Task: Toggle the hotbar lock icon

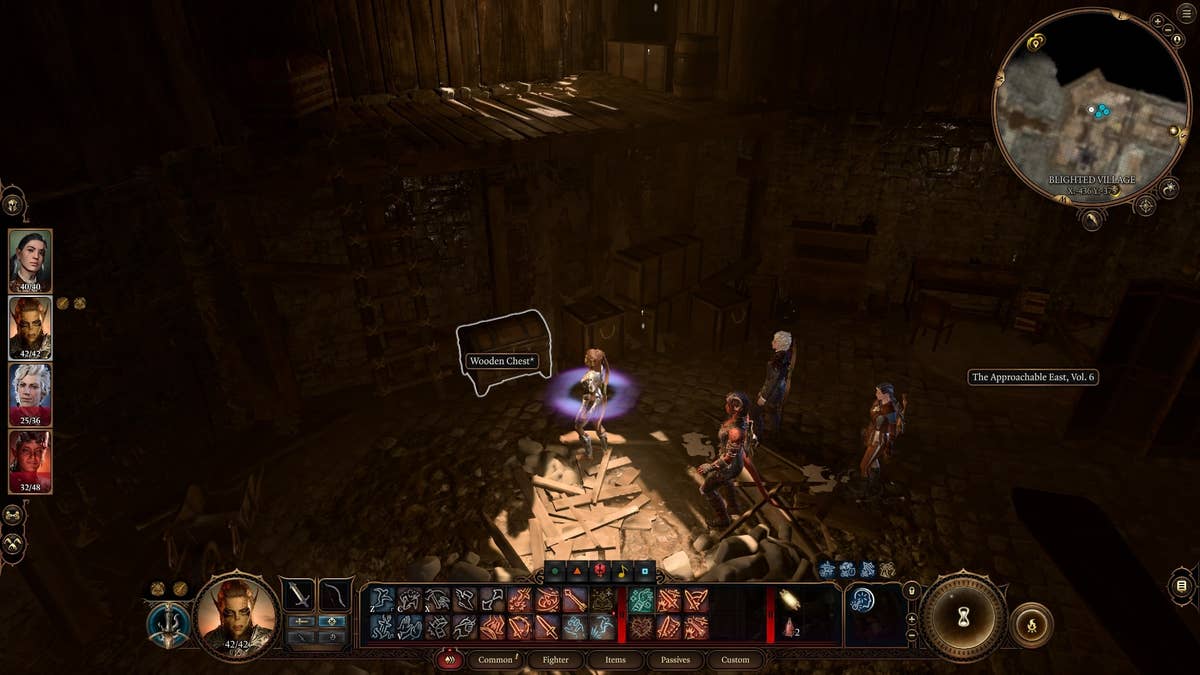Action: (911, 591)
